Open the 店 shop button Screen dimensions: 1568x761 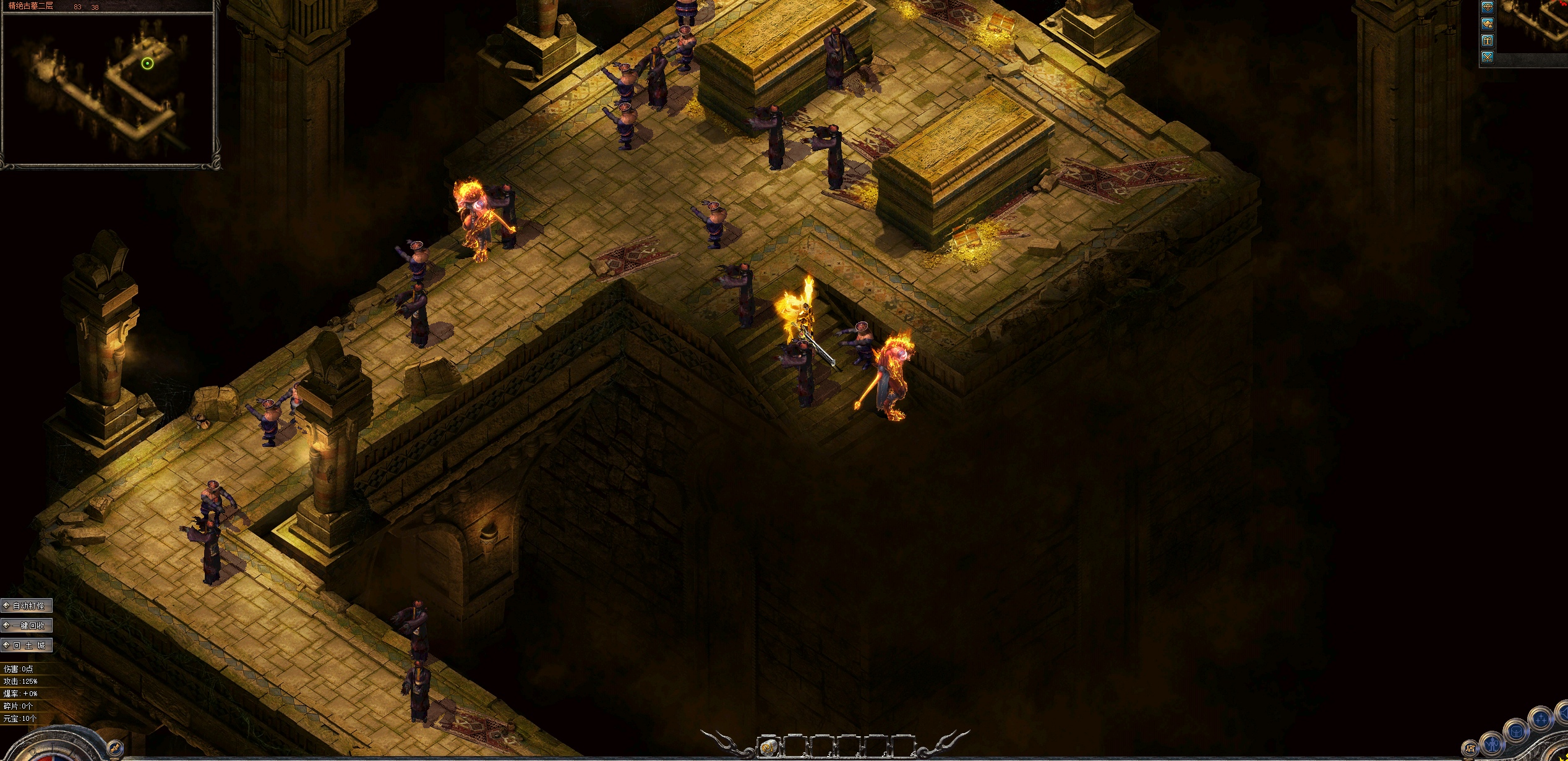(x=1470, y=749)
